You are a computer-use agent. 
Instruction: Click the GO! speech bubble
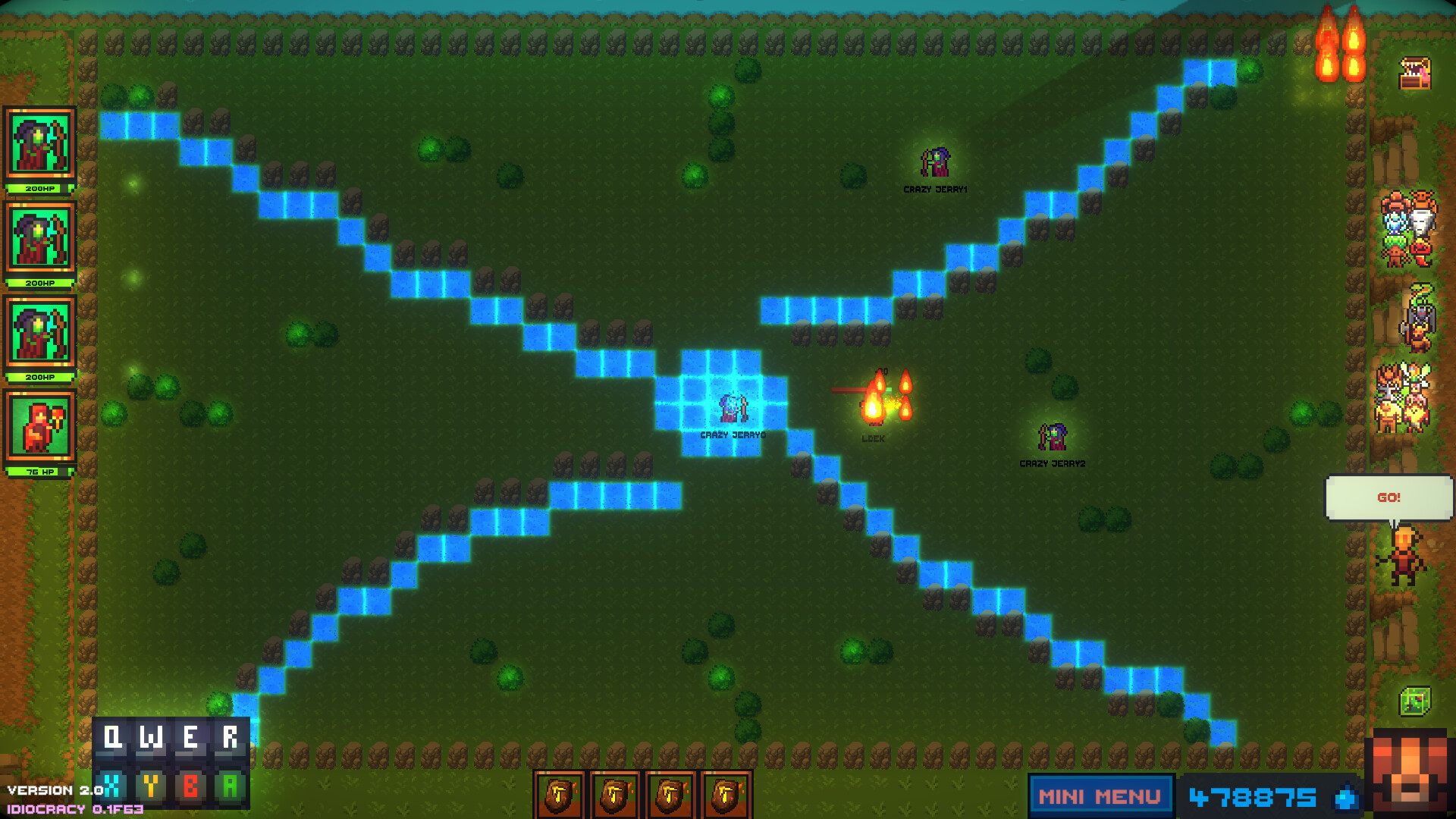point(1389,497)
